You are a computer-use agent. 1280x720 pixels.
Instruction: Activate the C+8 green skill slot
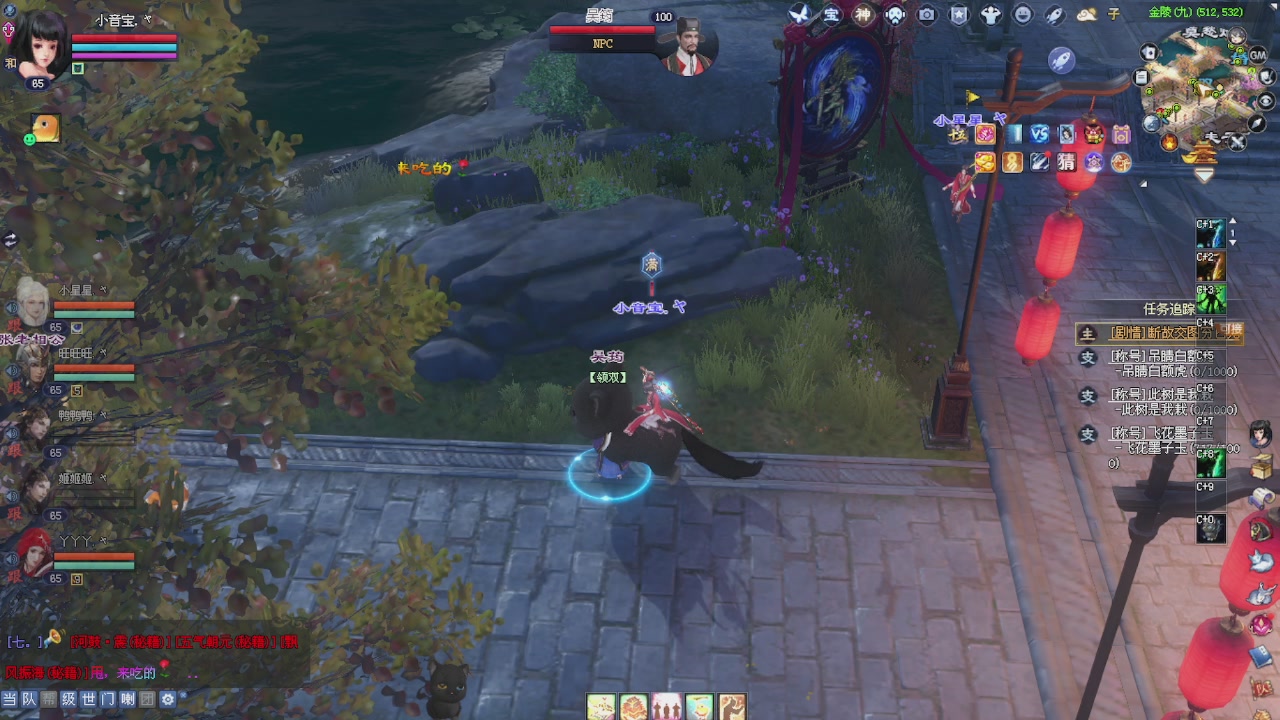[1211, 463]
